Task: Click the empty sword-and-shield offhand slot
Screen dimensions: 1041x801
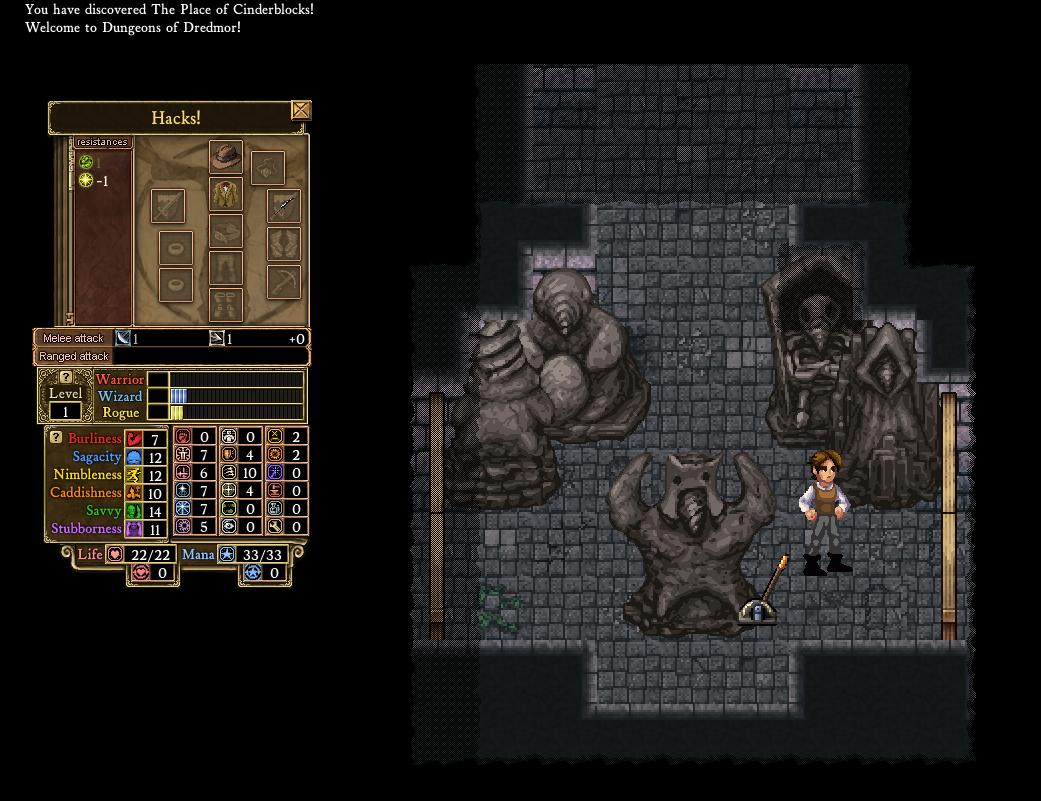Action: 168,206
